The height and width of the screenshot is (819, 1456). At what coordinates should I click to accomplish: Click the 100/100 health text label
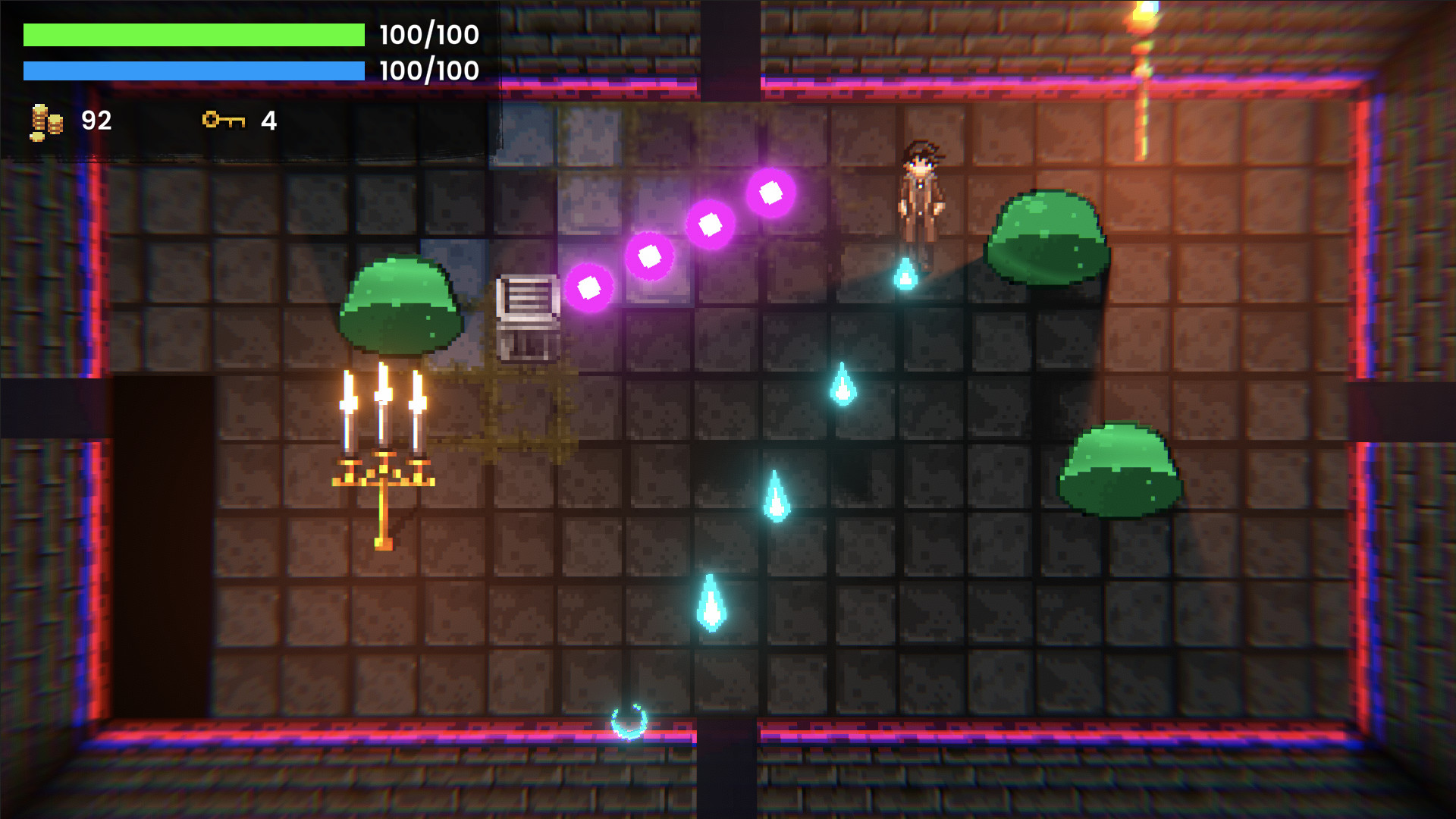(427, 33)
